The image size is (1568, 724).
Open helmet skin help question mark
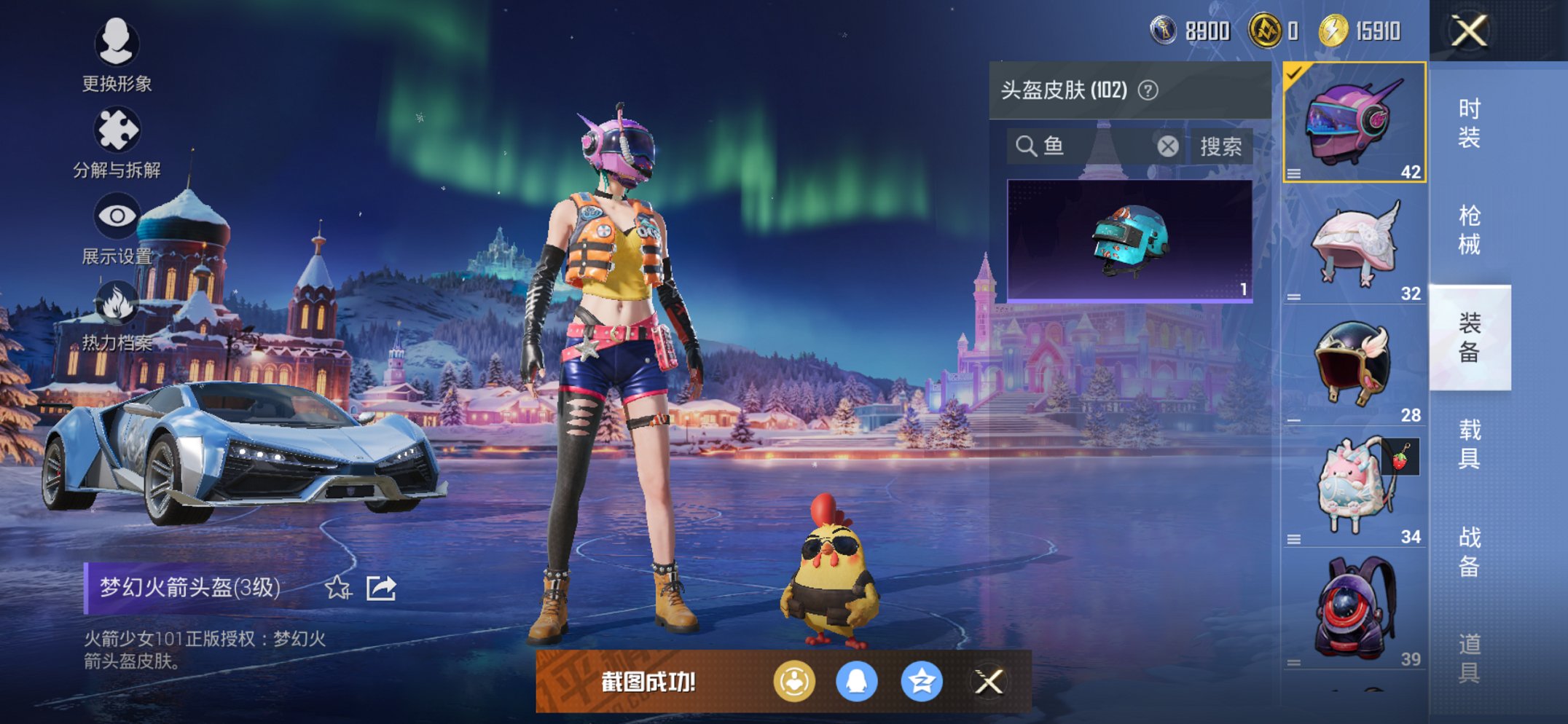click(1148, 90)
